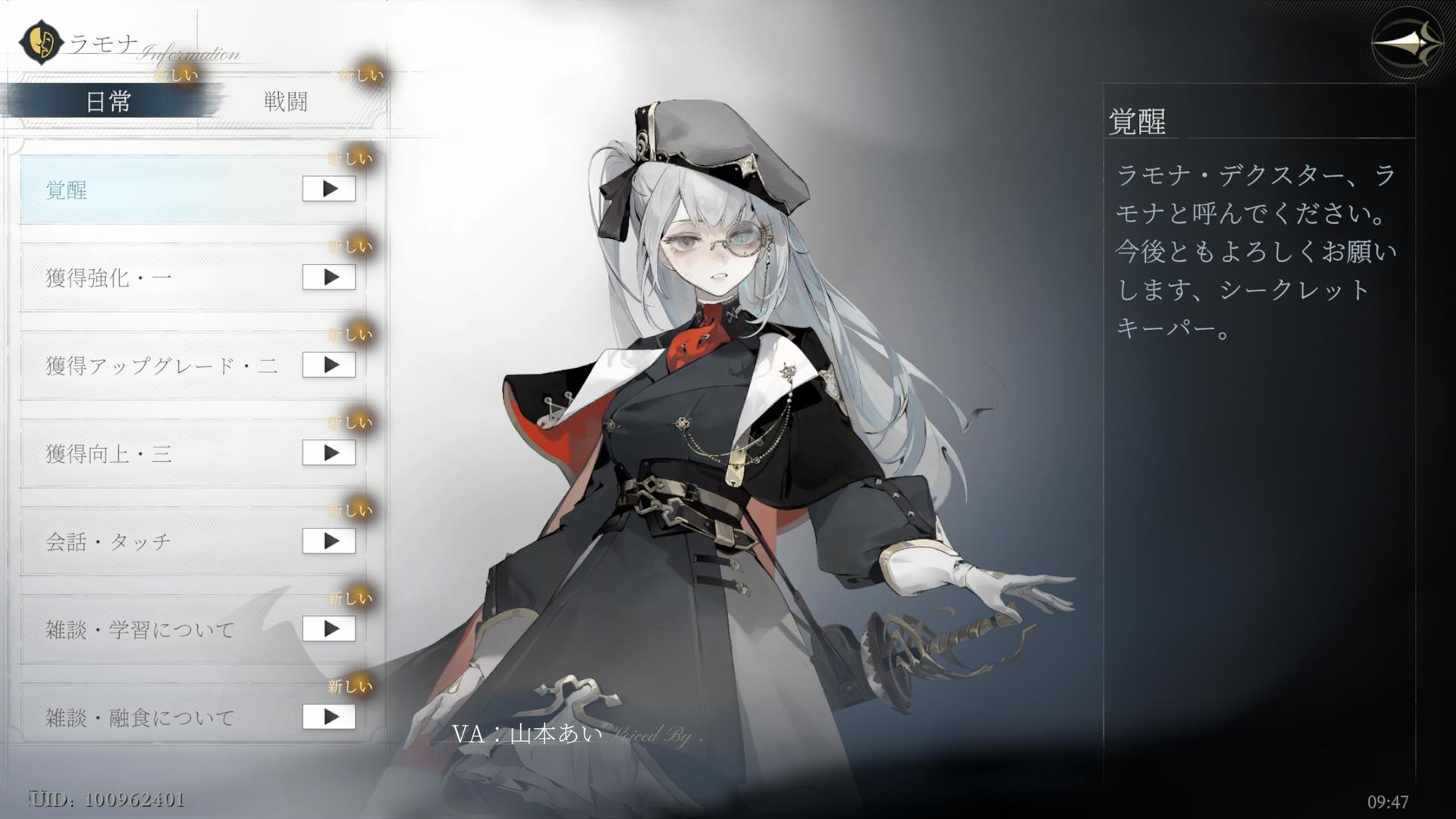Play the 会話・タッチ voice line
This screenshot has height=819, width=1456.
[x=329, y=541]
